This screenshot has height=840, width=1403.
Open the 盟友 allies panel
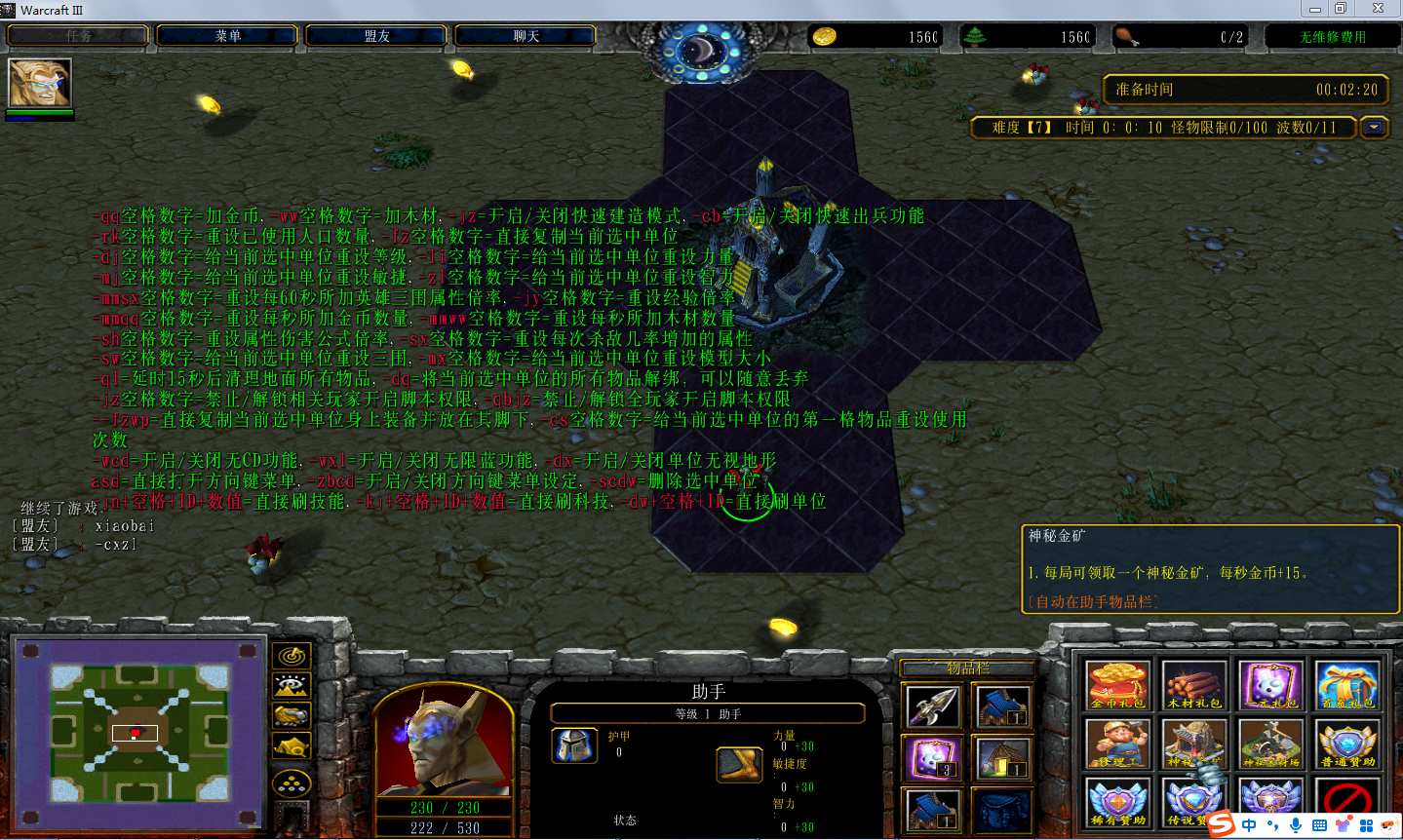click(376, 36)
